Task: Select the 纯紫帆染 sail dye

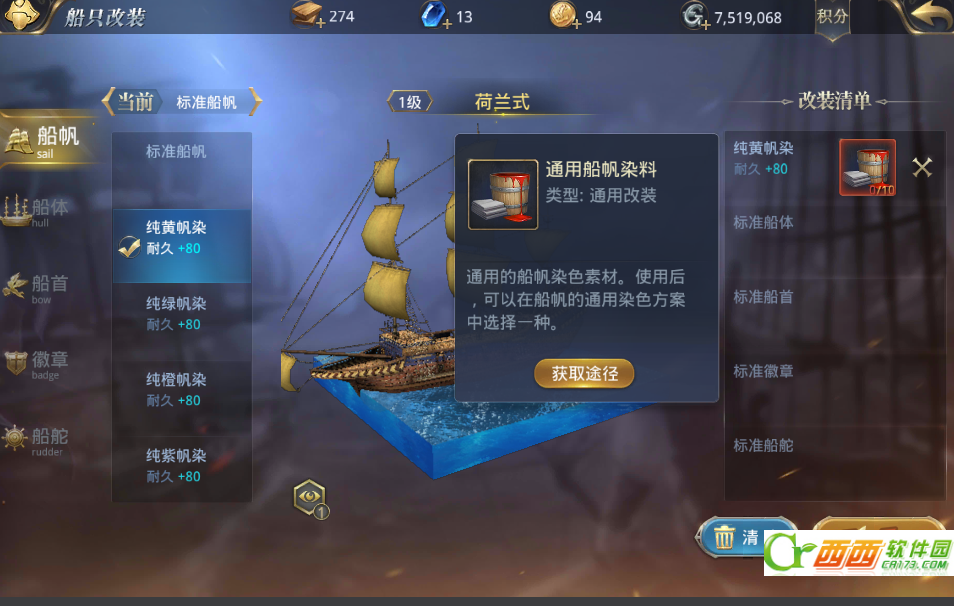Action: click(x=181, y=466)
